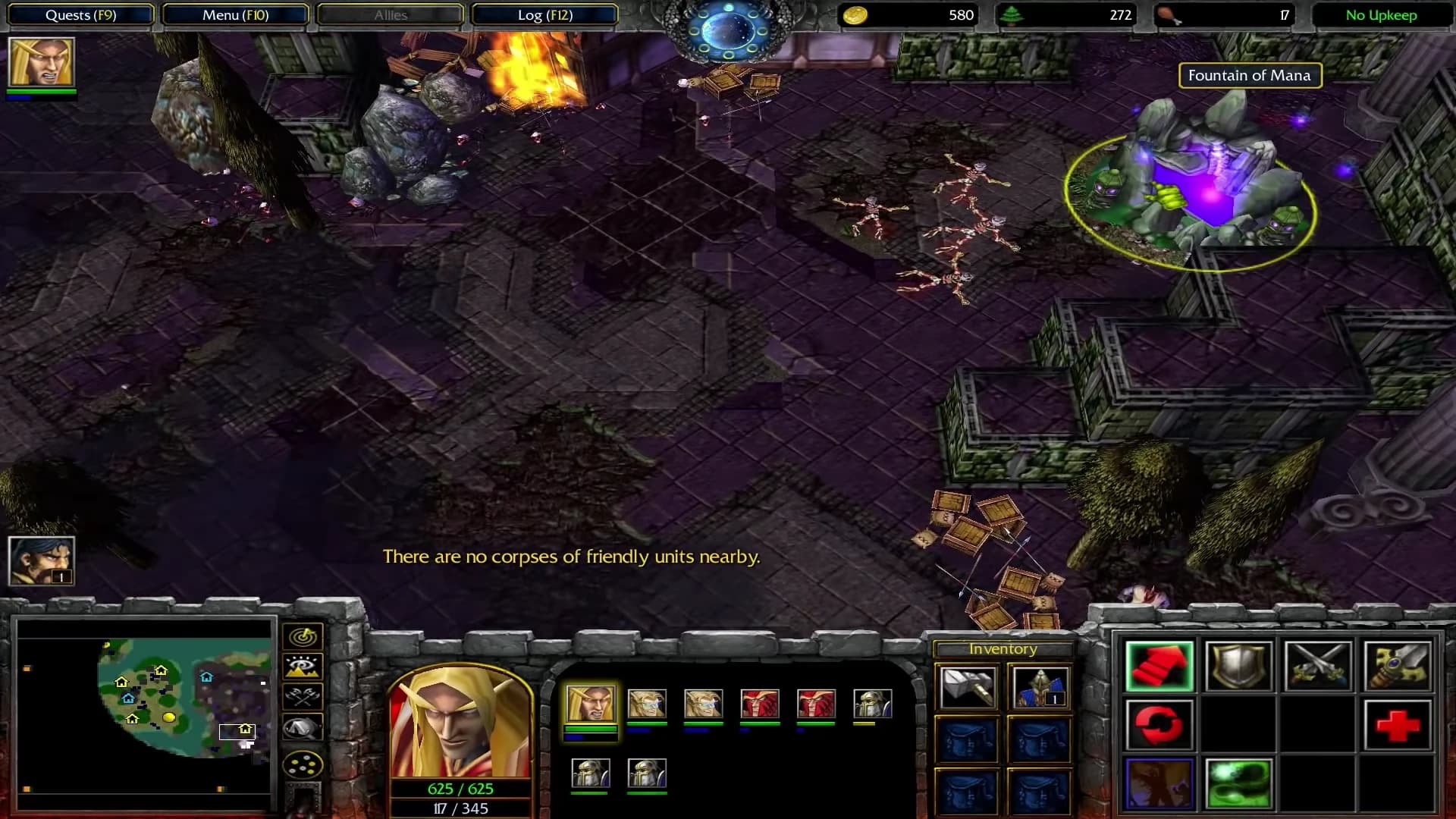This screenshot has width=1456, height=819.
Task: Issue a Move order with the red arrow icon
Action: point(1159,665)
